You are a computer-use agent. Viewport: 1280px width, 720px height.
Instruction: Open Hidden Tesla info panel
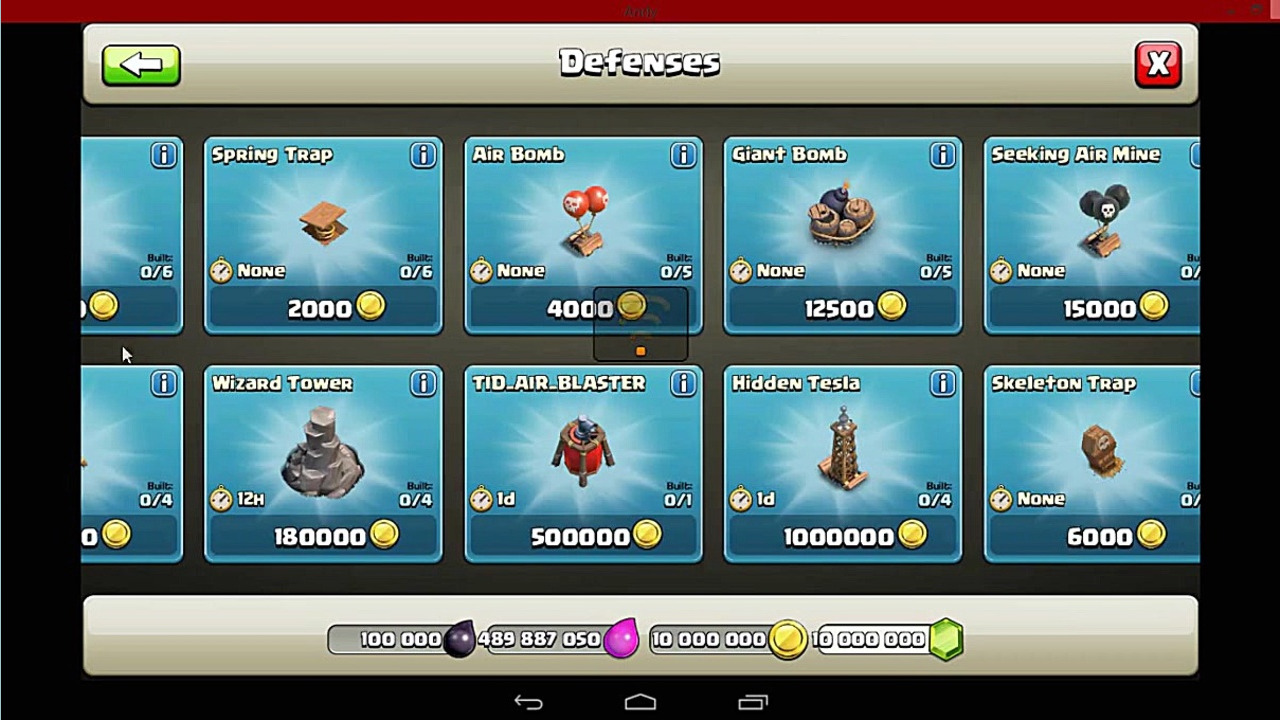pos(942,384)
